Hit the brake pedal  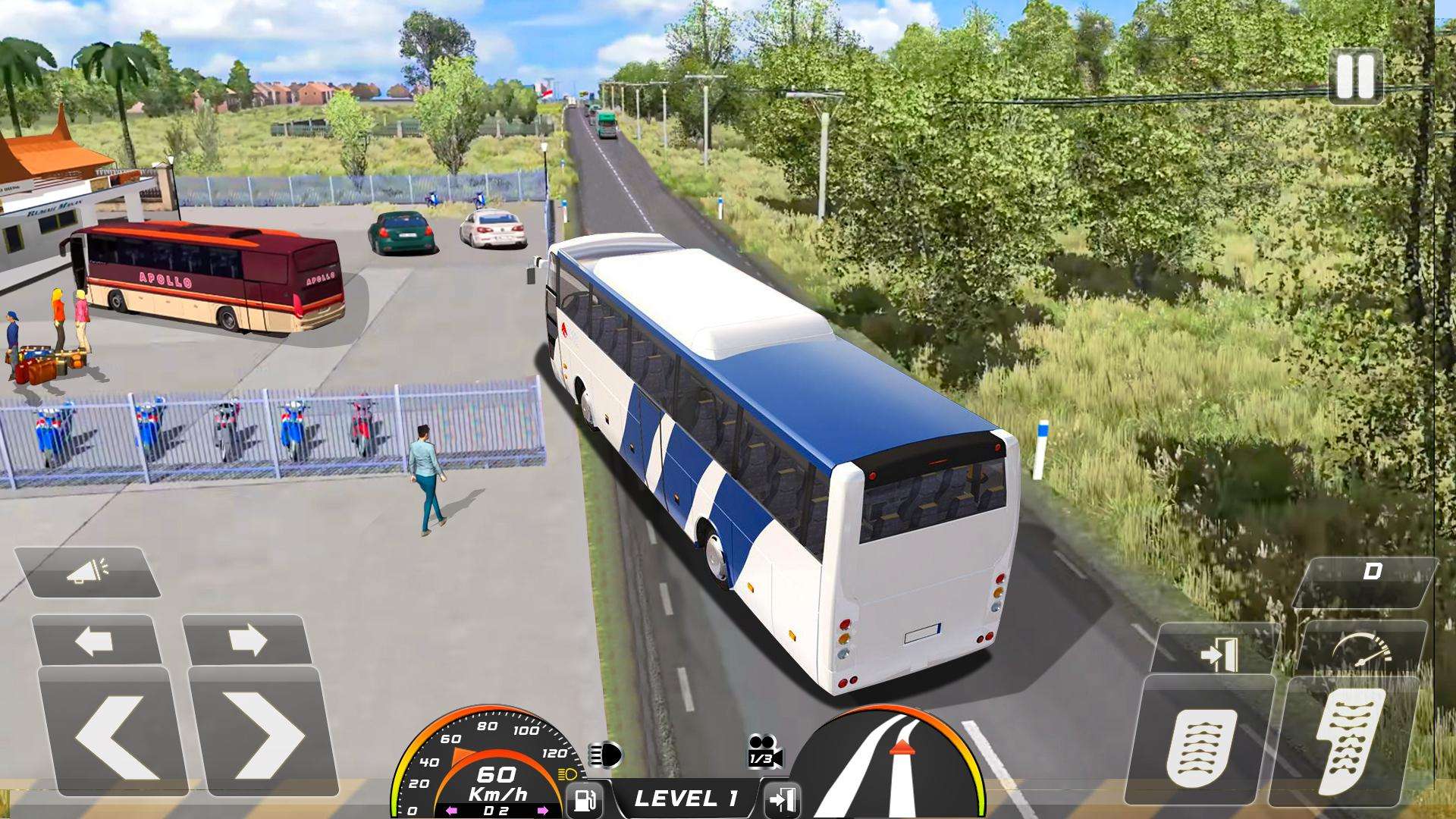[1200, 745]
